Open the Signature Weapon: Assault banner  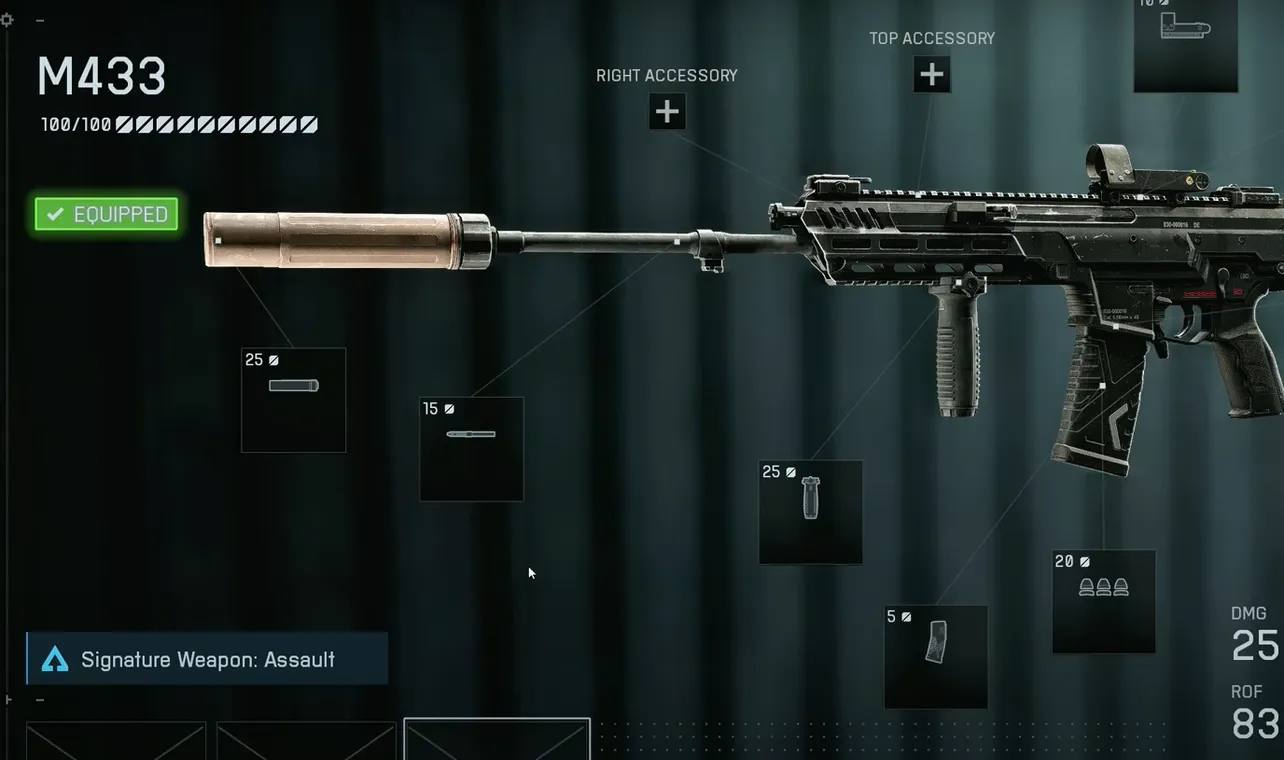pyautogui.click(x=207, y=659)
